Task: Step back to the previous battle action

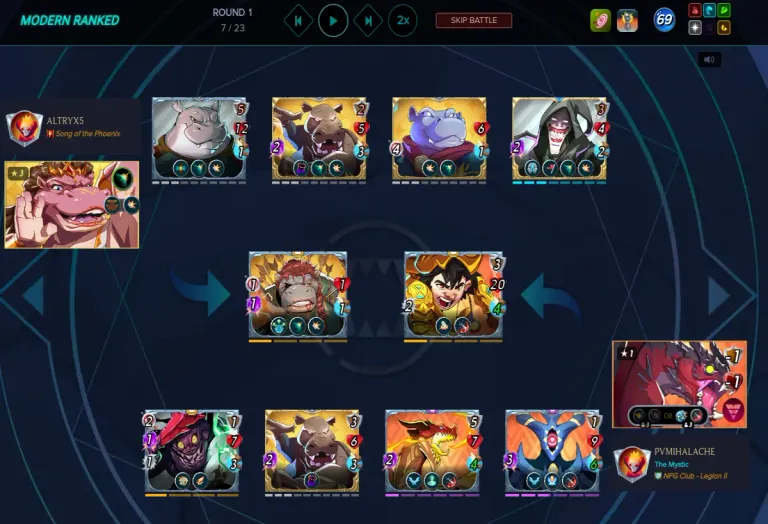Action: click(298, 20)
